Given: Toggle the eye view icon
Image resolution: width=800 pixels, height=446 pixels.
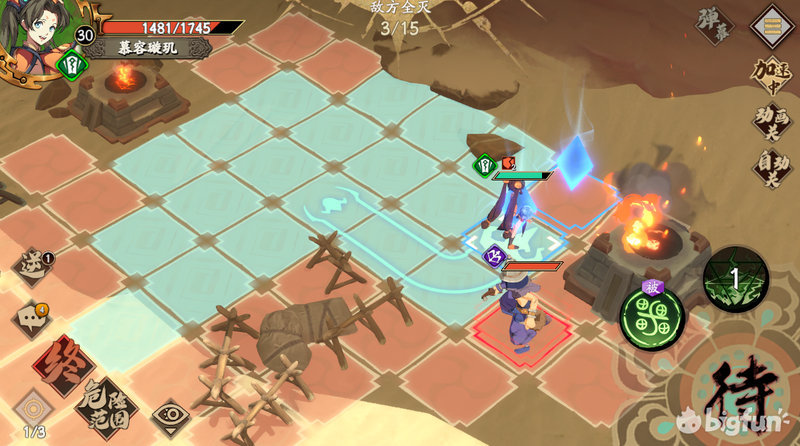Looking at the screenshot, I should click(170, 414).
